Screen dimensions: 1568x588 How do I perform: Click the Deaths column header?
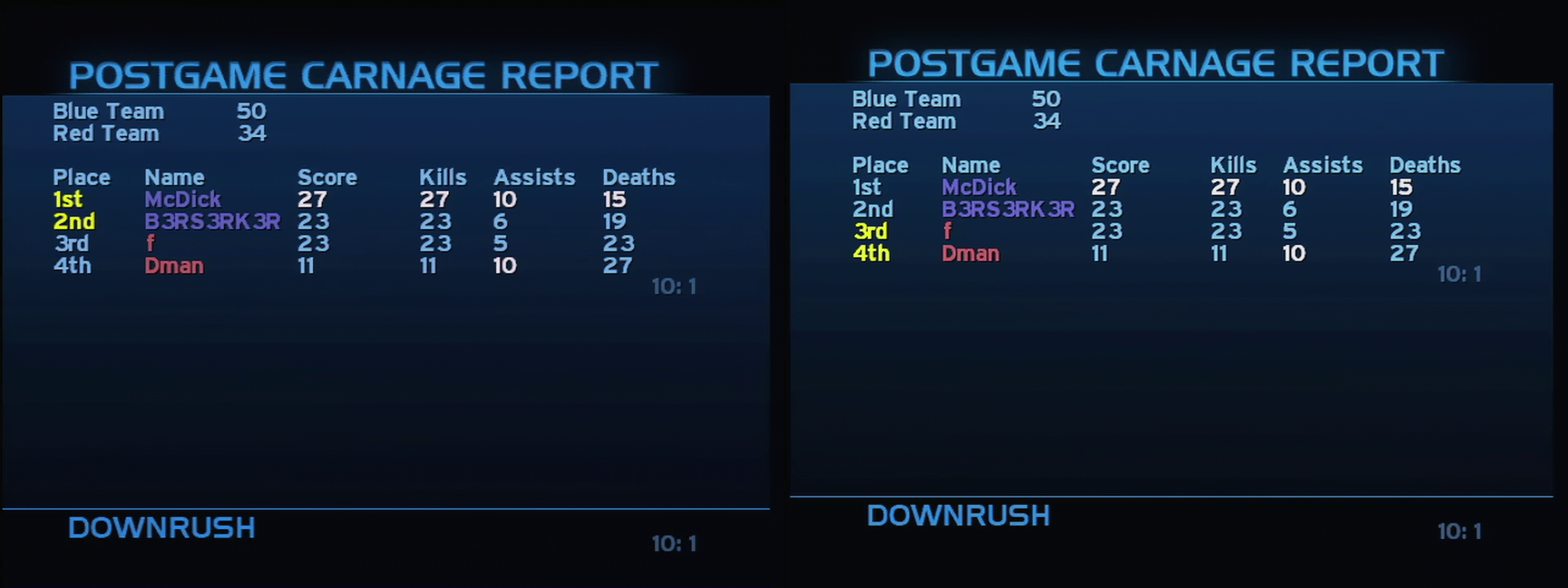(639, 176)
